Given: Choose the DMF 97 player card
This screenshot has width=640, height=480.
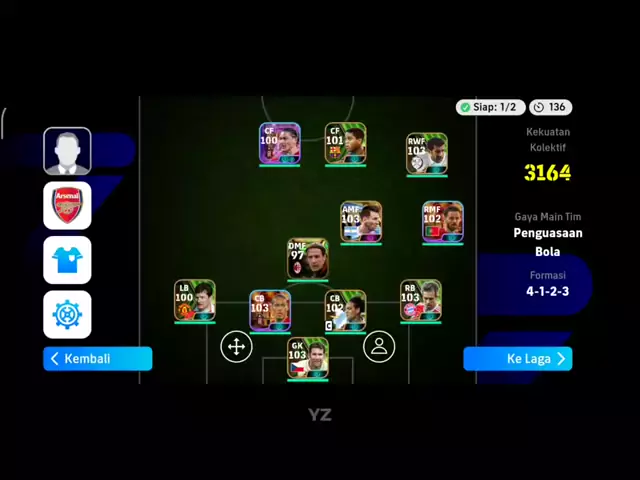Looking at the screenshot, I should [x=307, y=259].
